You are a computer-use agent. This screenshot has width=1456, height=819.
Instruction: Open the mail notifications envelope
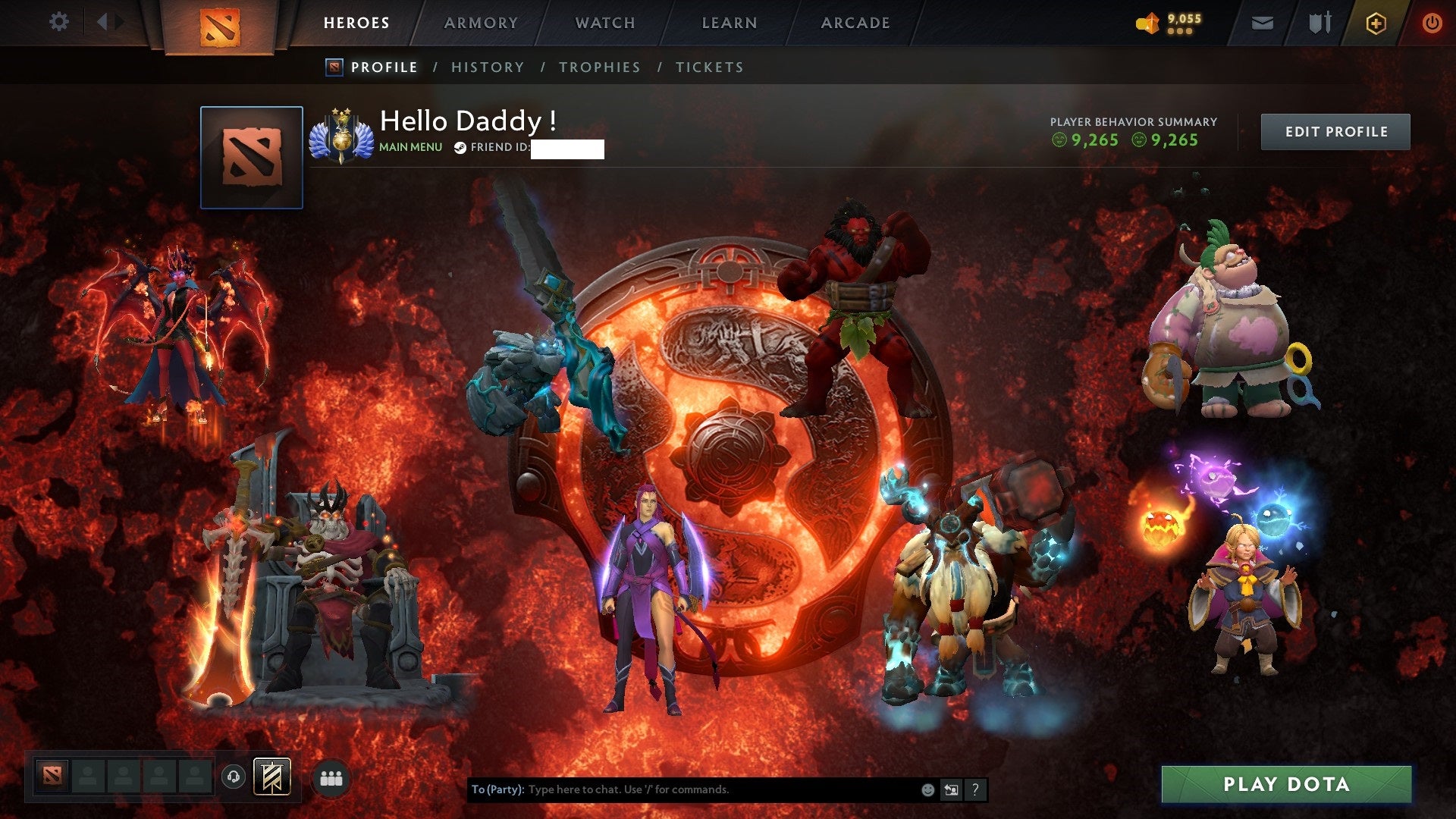(x=1262, y=22)
